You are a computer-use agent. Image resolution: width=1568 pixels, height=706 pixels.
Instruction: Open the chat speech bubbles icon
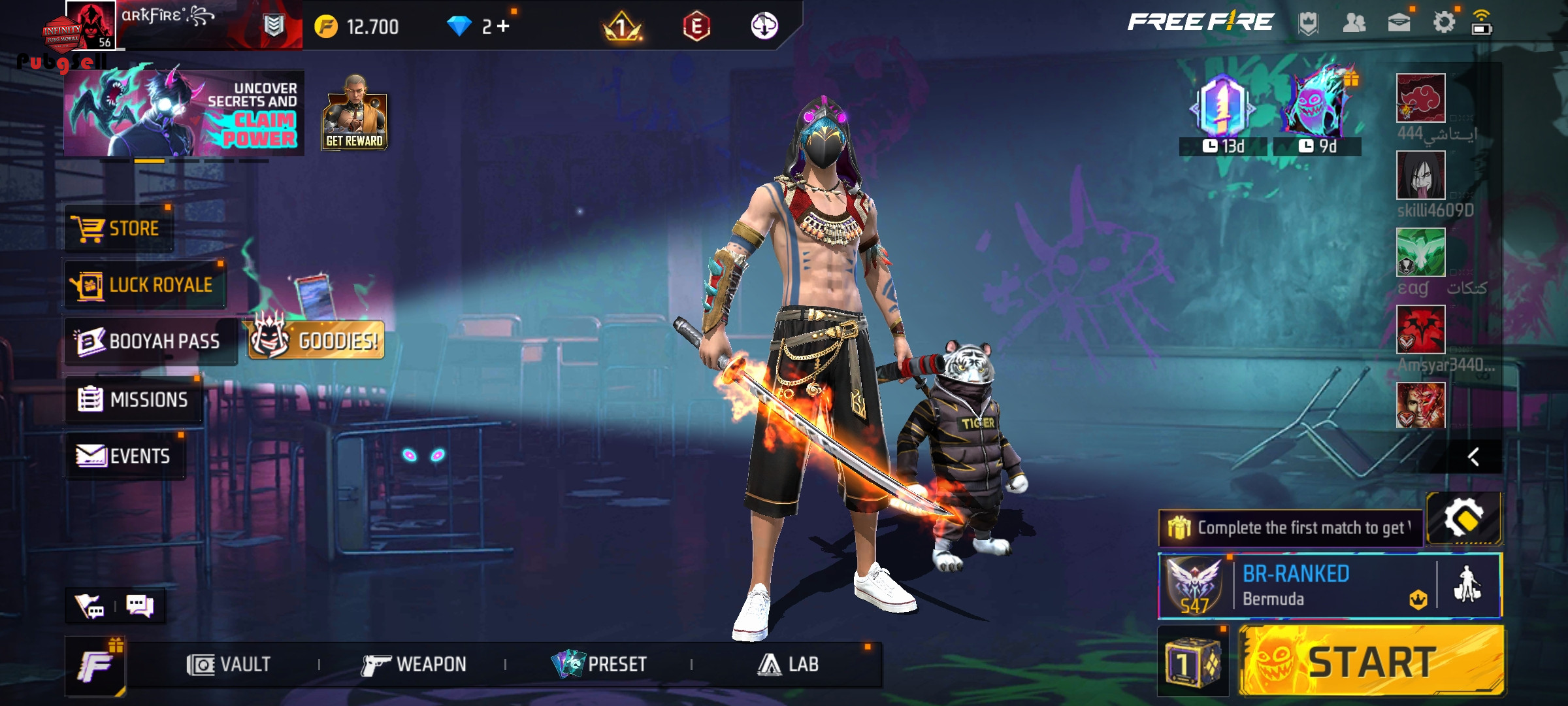140,606
